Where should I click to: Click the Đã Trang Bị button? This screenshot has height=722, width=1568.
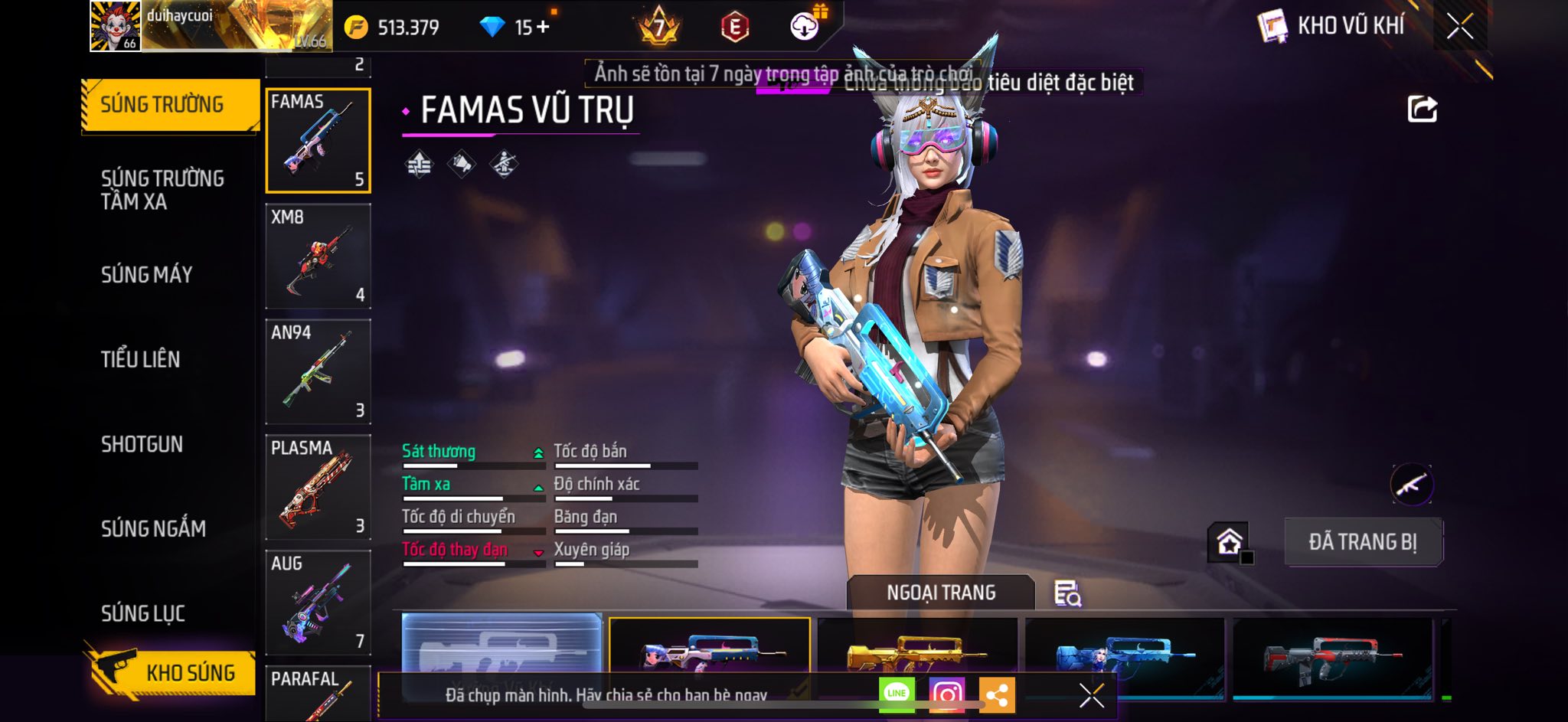(x=1363, y=542)
